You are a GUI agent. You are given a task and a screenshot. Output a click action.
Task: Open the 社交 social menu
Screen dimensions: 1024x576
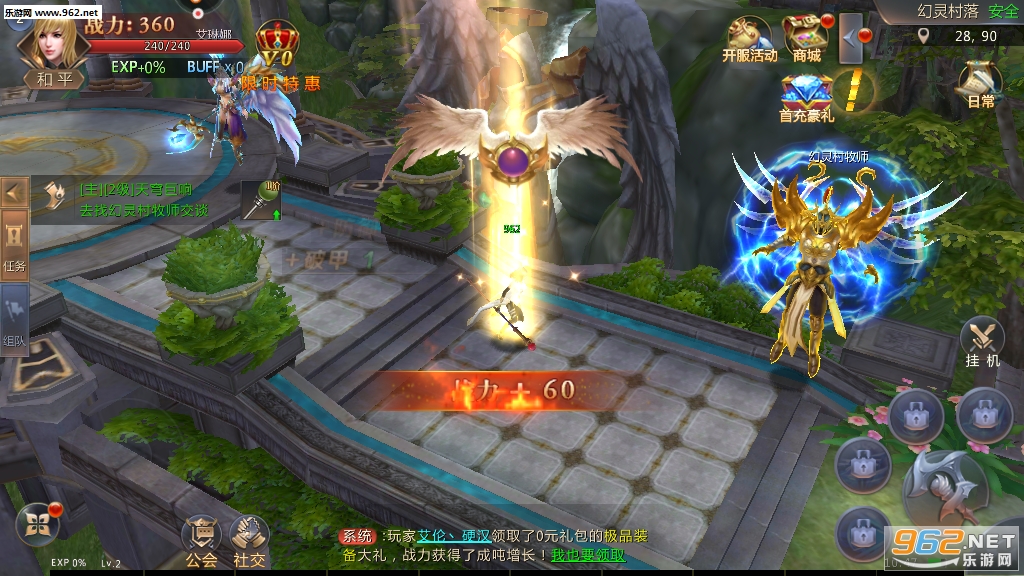[x=249, y=543]
